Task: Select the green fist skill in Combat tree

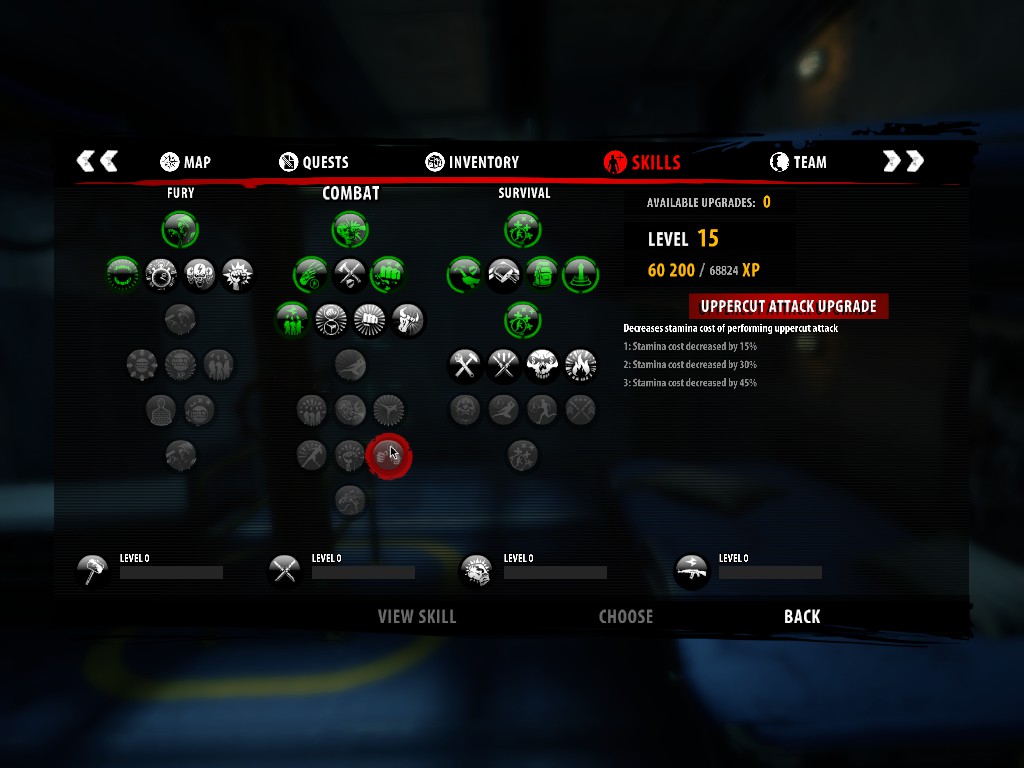Action: point(388,273)
